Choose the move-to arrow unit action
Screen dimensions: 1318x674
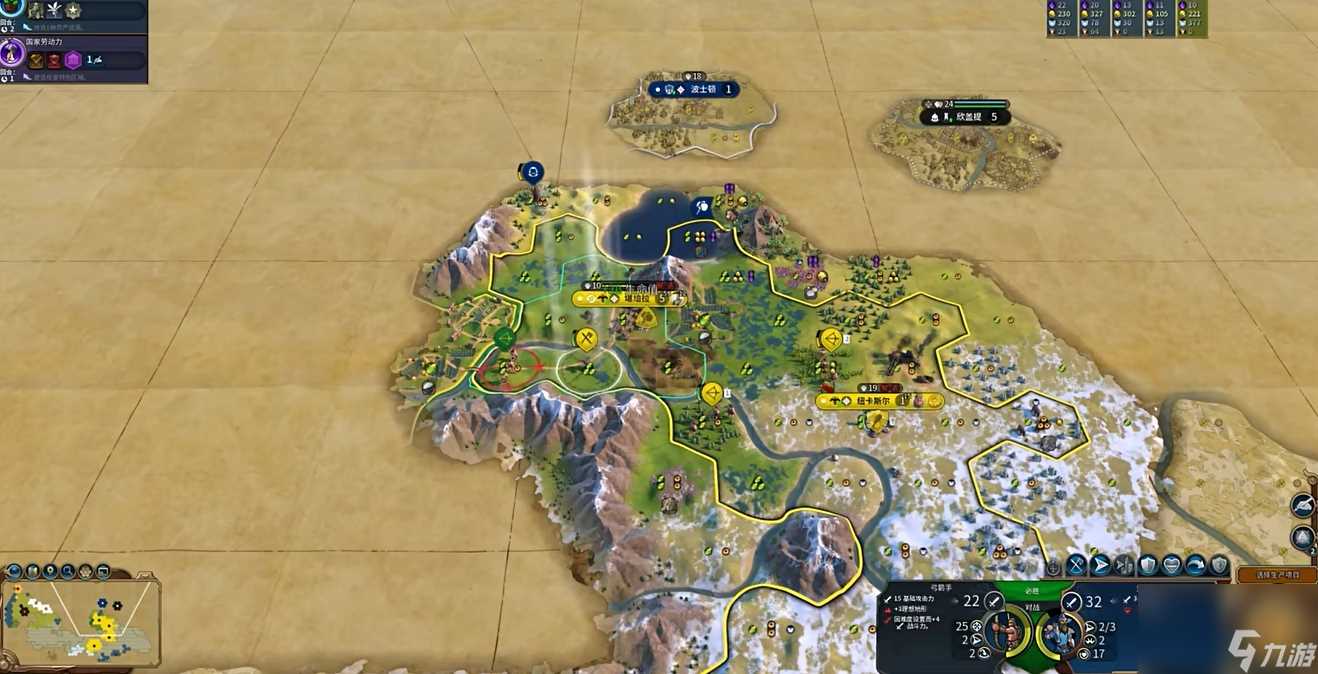1100,565
